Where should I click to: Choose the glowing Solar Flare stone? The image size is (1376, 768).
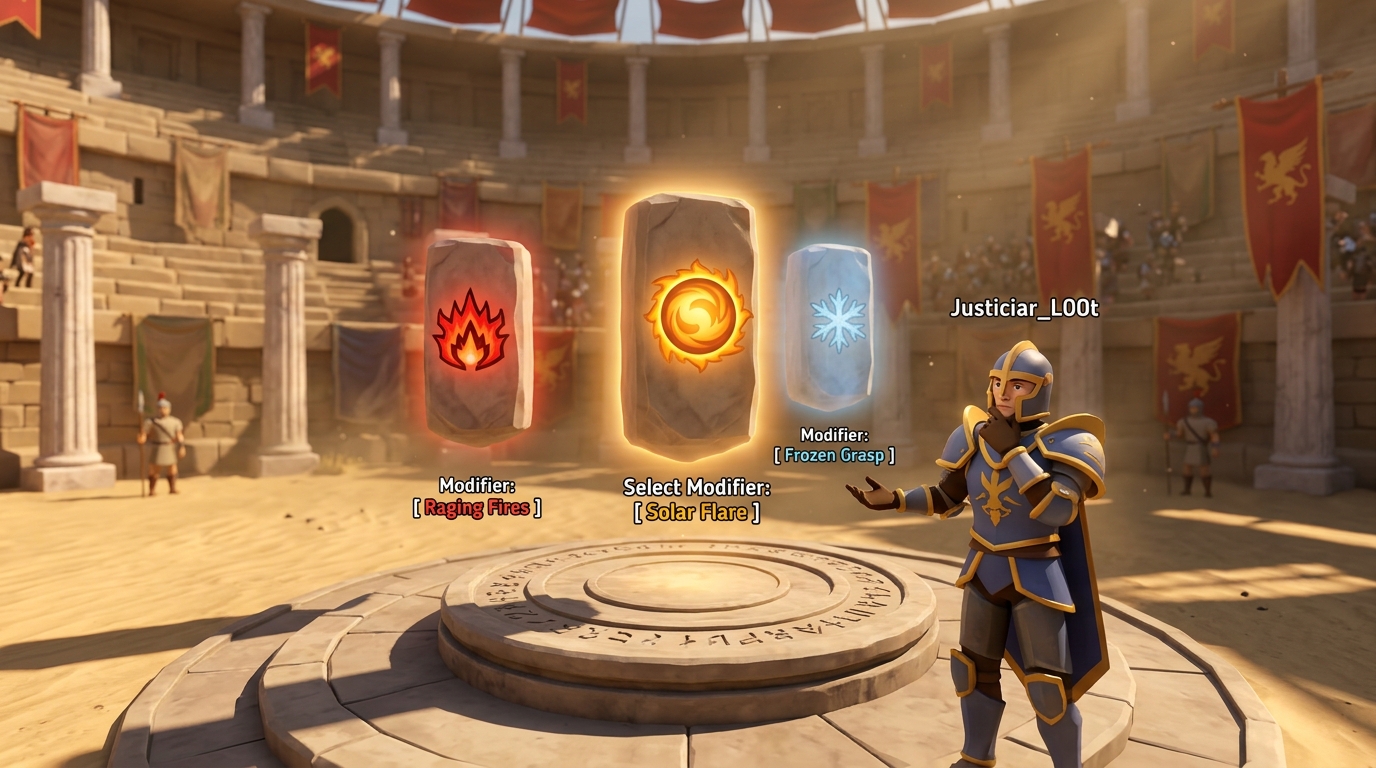693,320
